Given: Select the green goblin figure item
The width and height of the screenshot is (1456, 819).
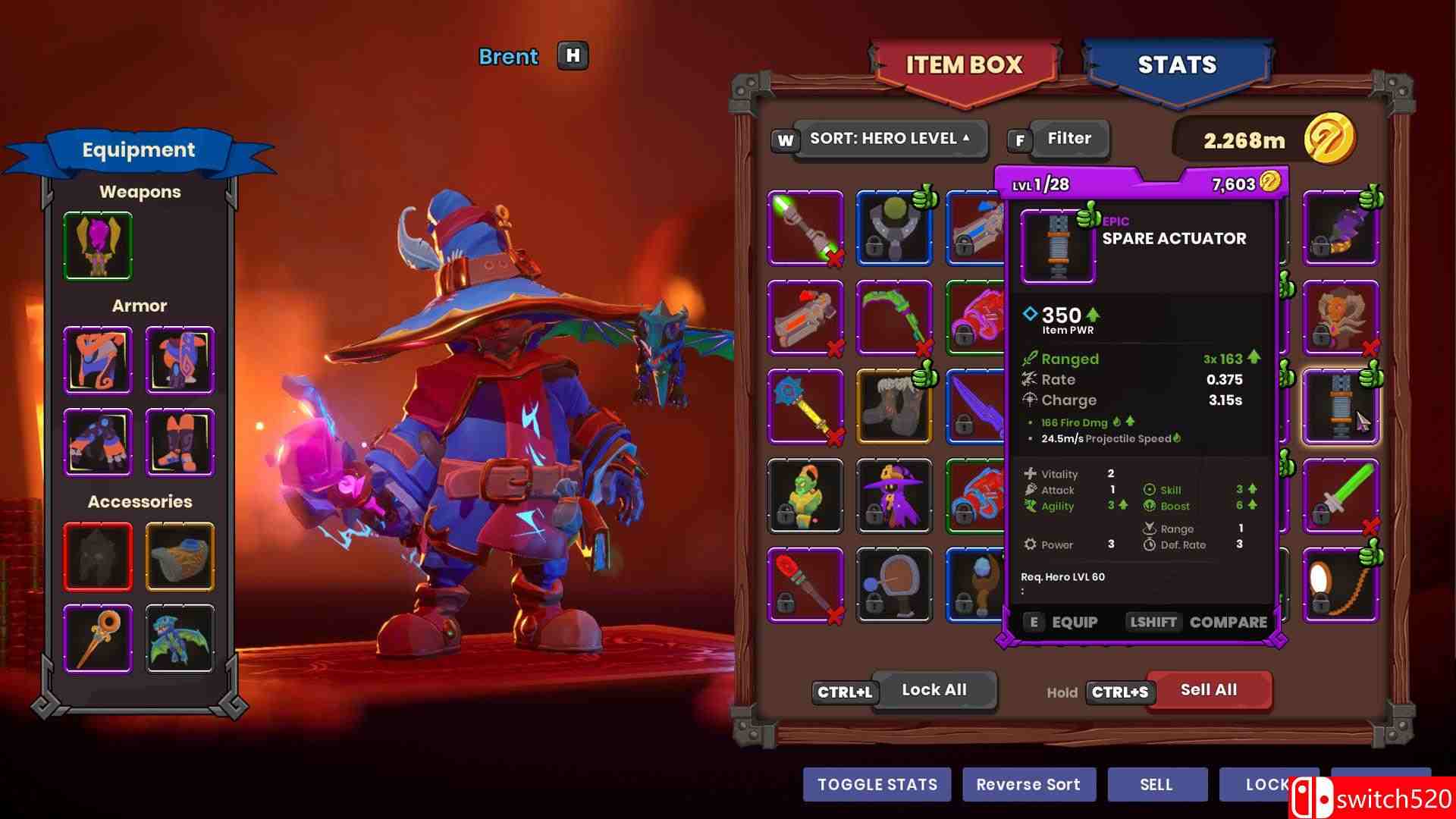Looking at the screenshot, I should click(805, 496).
